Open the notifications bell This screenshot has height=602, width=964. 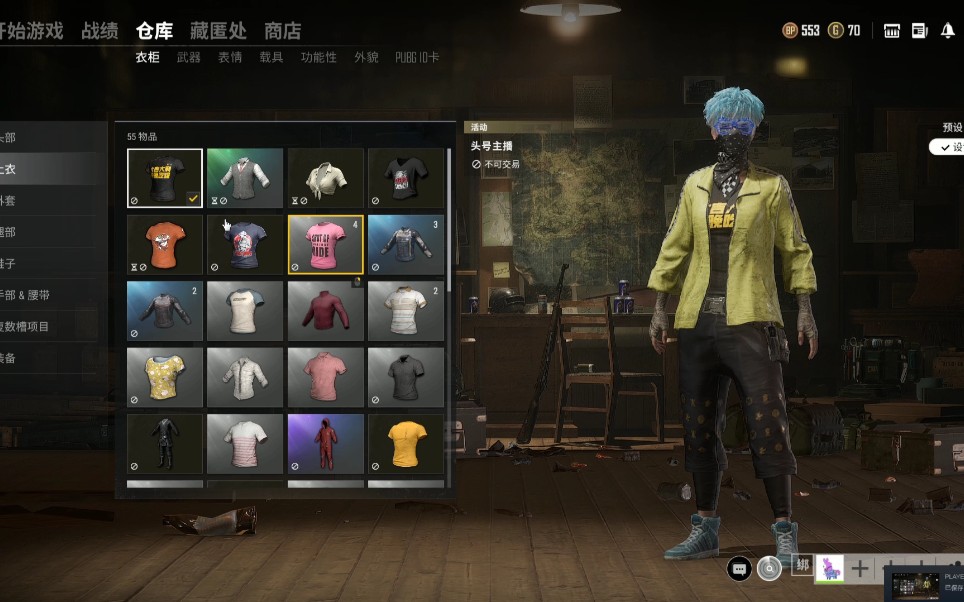coord(947,31)
